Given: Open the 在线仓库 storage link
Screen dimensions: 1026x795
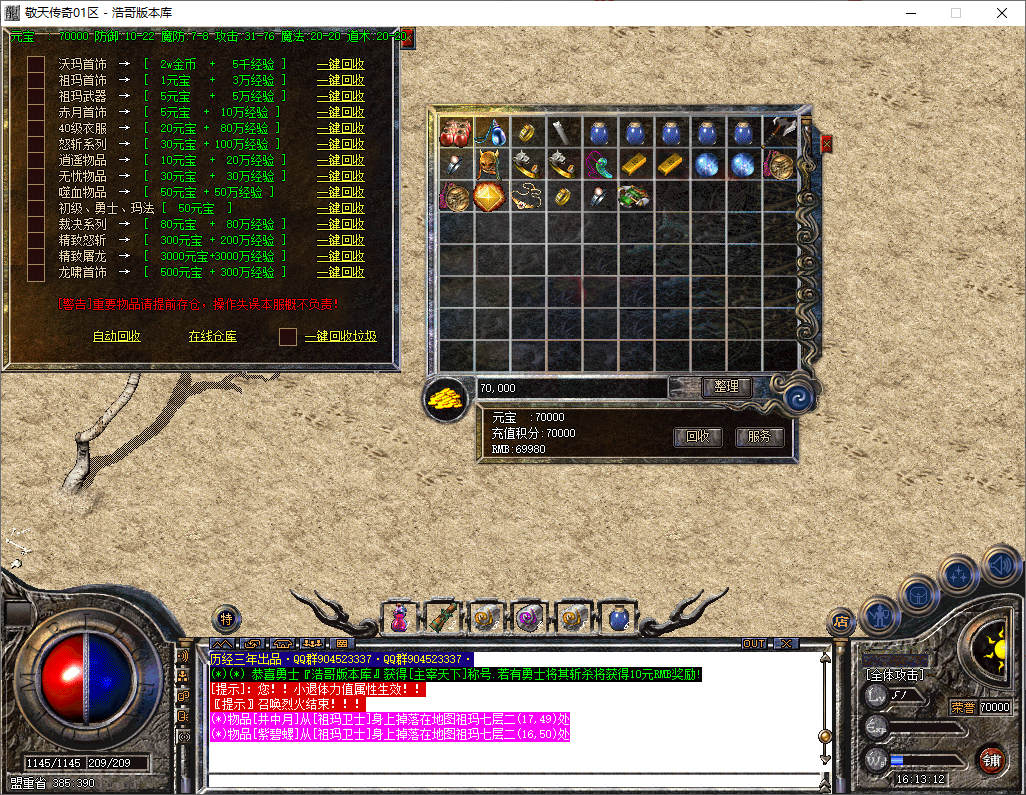Looking at the screenshot, I should pyautogui.click(x=213, y=336).
